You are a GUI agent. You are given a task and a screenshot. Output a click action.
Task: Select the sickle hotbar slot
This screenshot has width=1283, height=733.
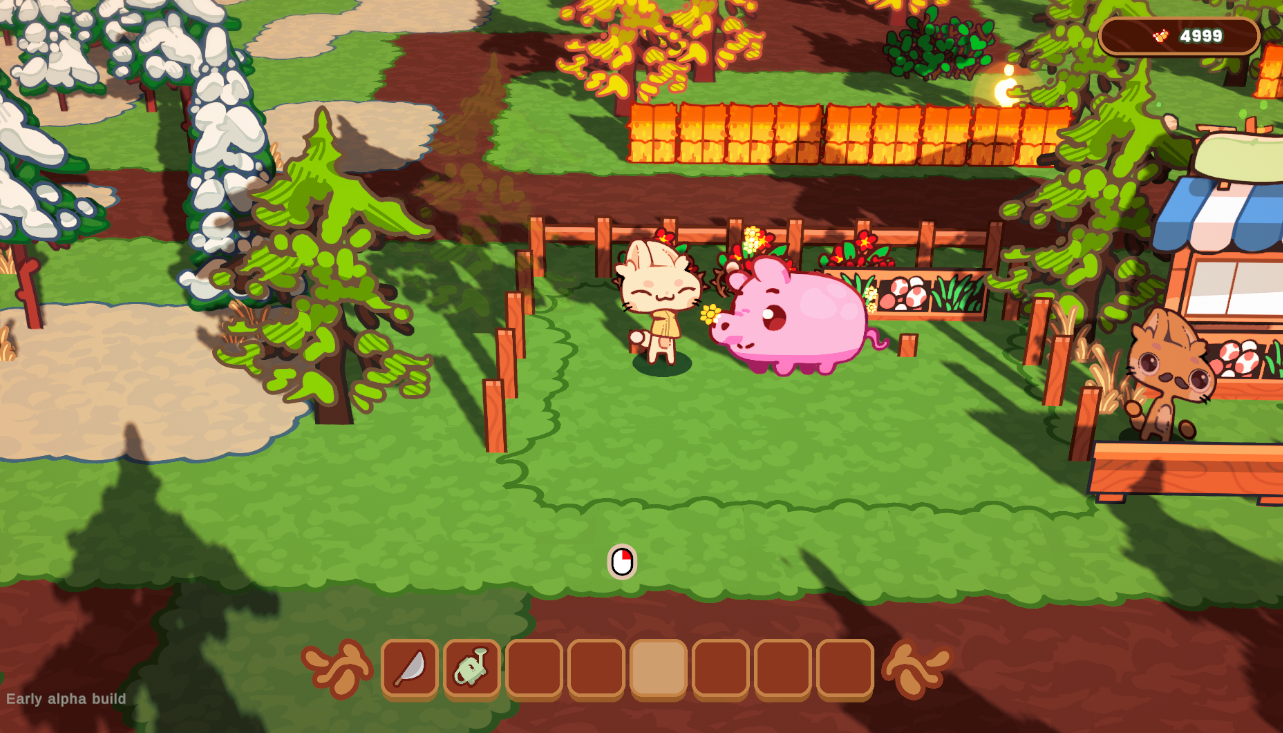click(x=410, y=668)
